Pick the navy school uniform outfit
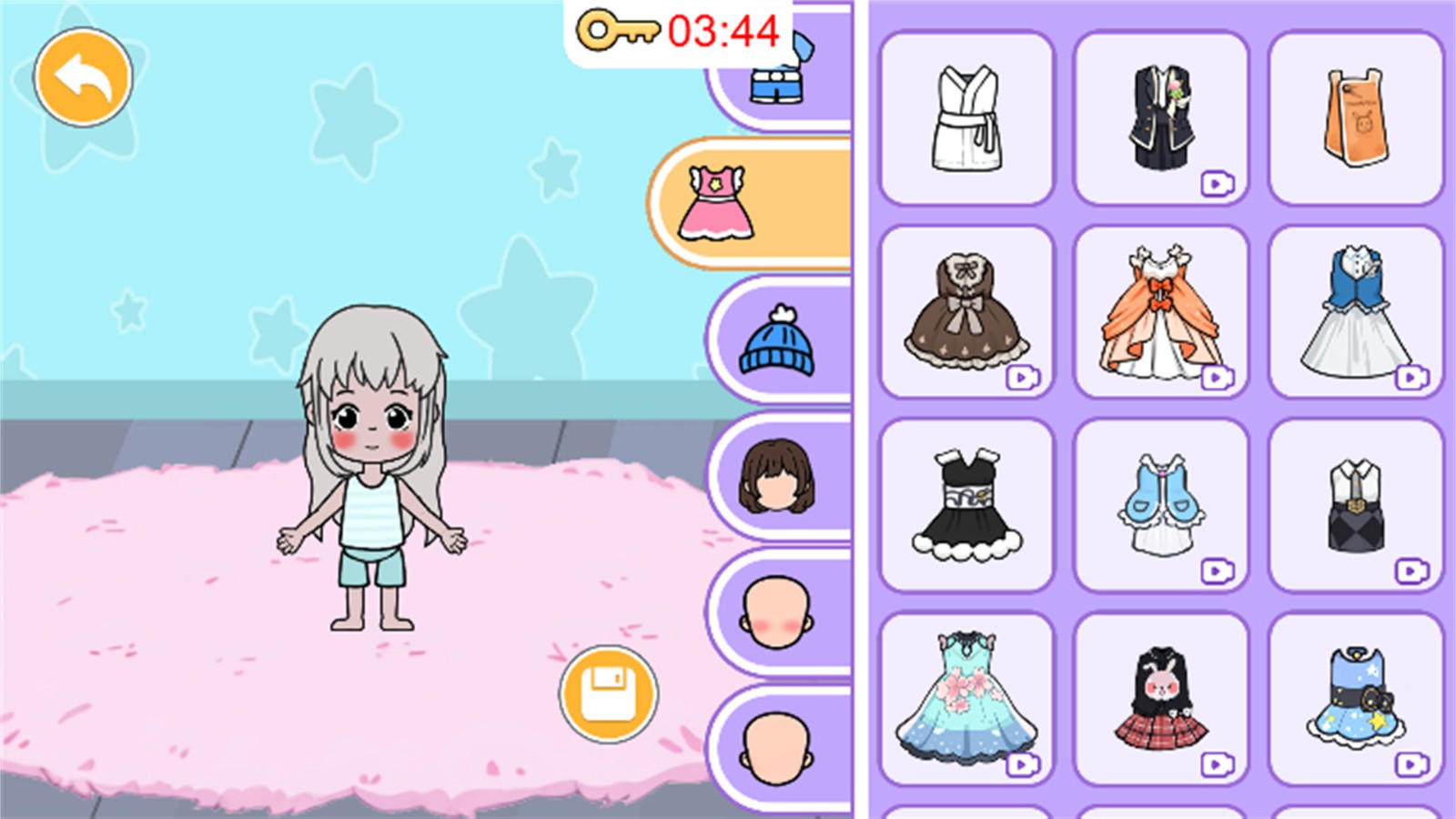Viewport: 1456px width, 819px height. (x=1160, y=118)
